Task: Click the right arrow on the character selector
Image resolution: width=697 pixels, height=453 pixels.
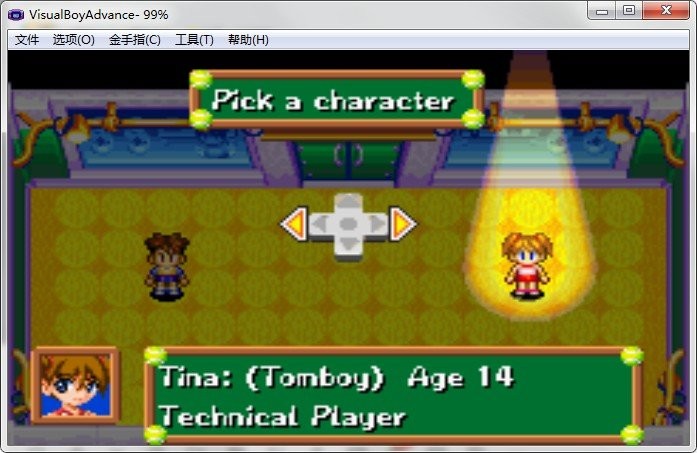Action: coord(402,224)
